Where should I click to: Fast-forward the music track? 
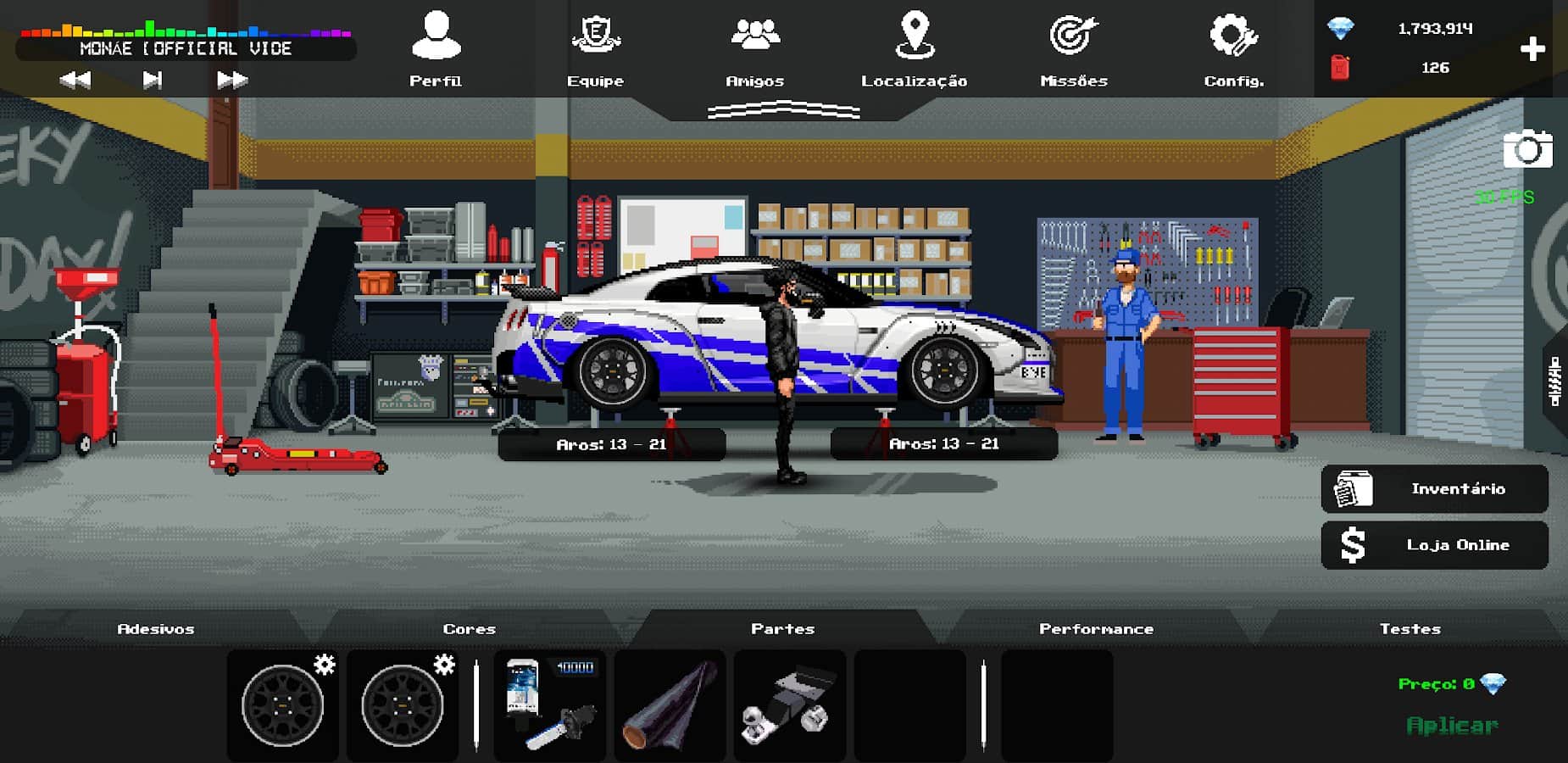[231, 80]
